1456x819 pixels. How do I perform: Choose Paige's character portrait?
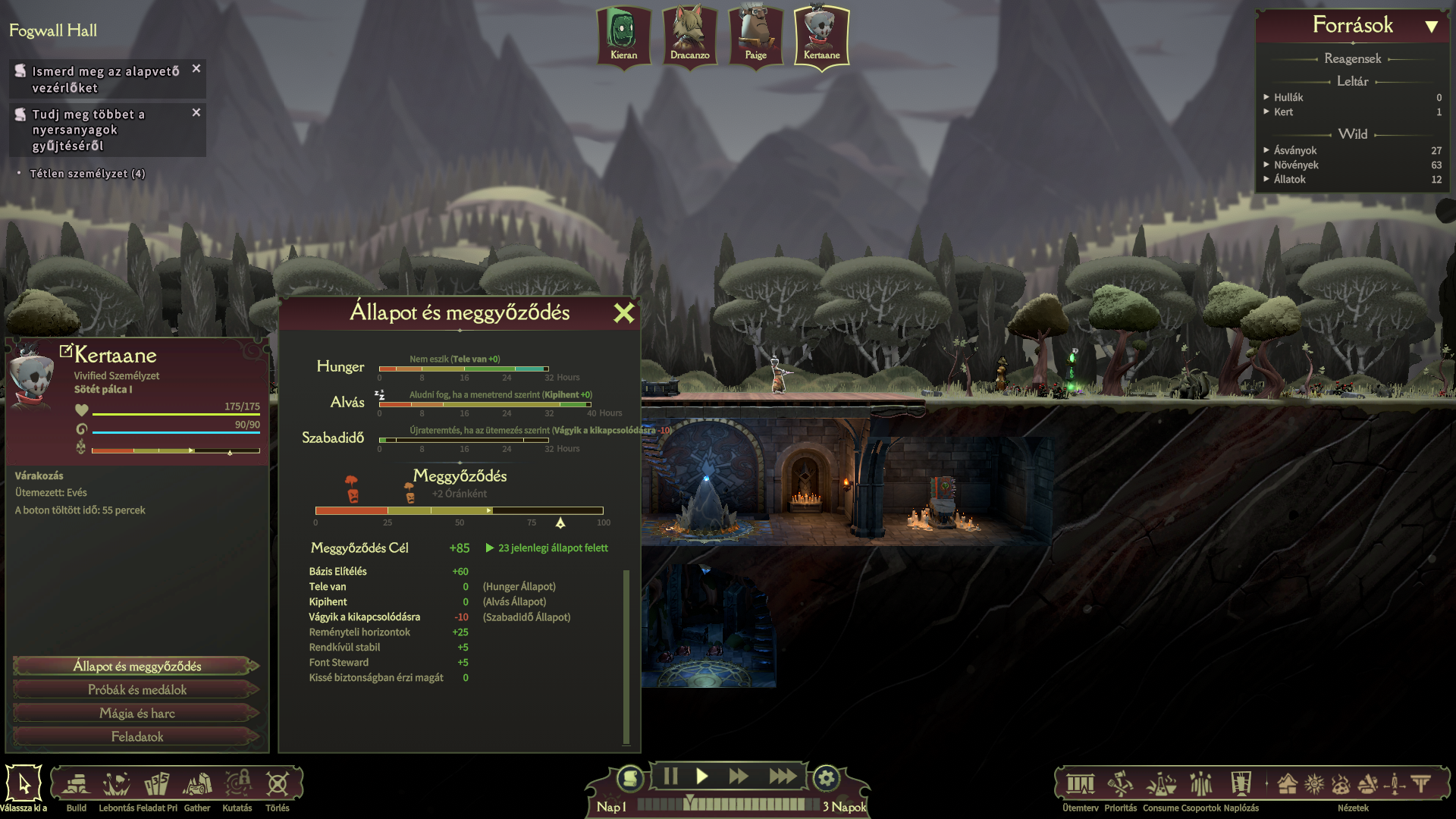755,36
